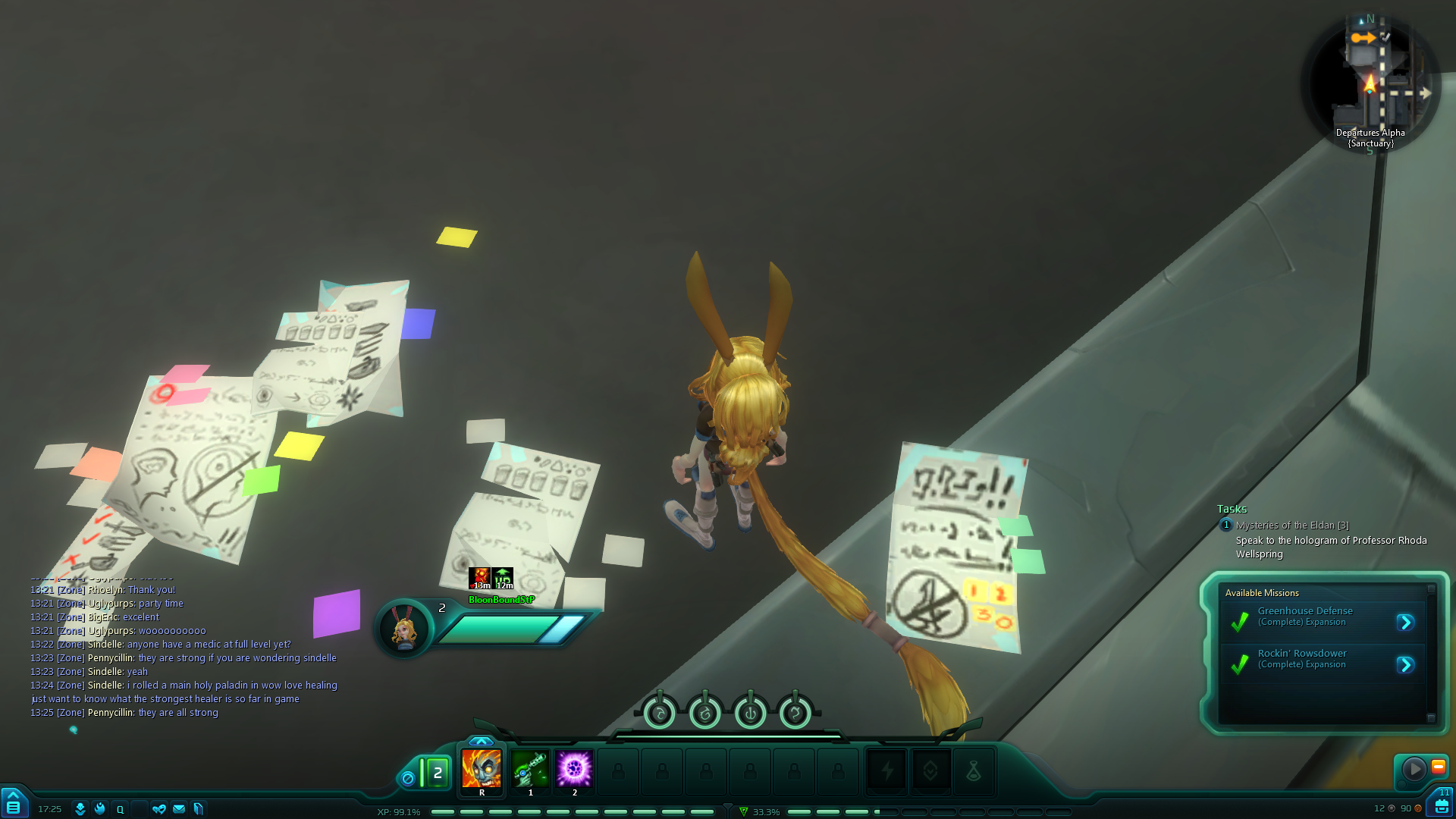Image resolution: width=1456 pixels, height=819 pixels.
Task: Click the orange minus button
Action: [x=1438, y=767]
